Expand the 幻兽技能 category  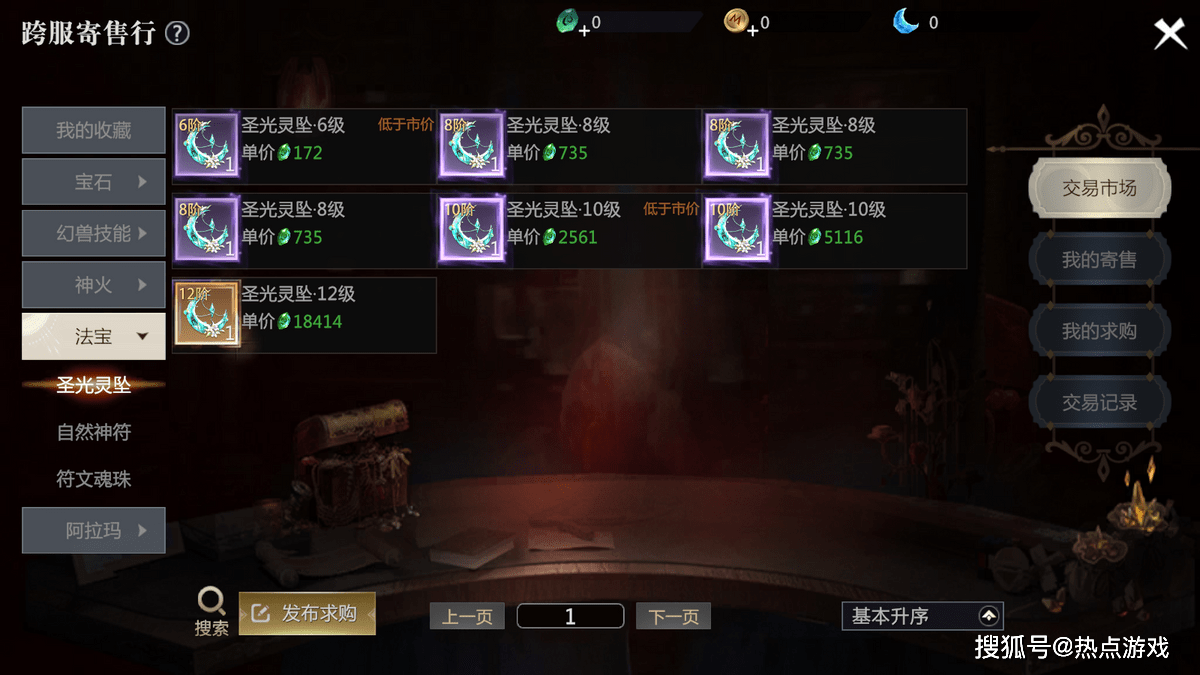(x=94, y=234)
